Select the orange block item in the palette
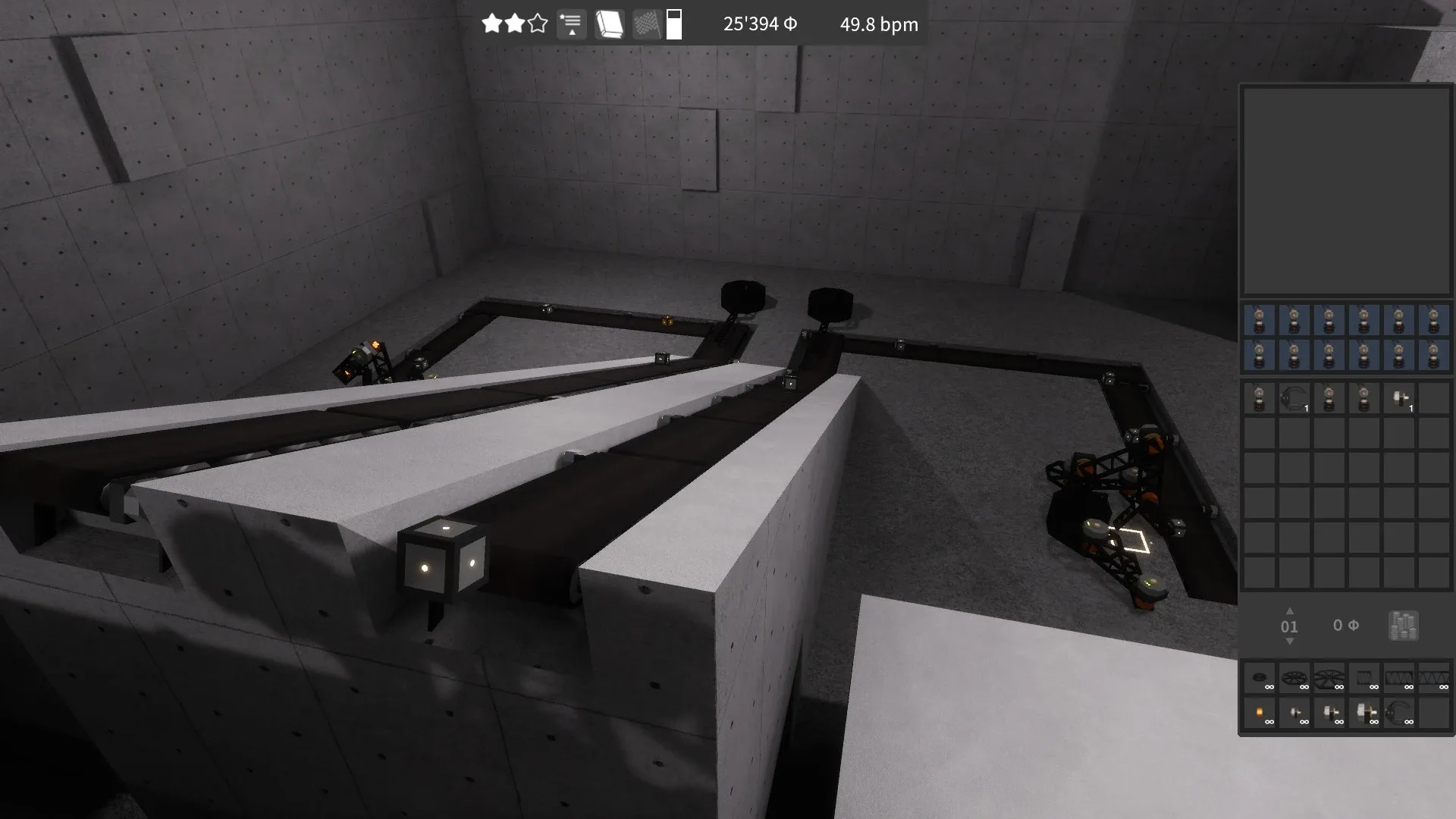Image resolution: width=1456 pixels, height=819 pixels. pos(1259,713)
